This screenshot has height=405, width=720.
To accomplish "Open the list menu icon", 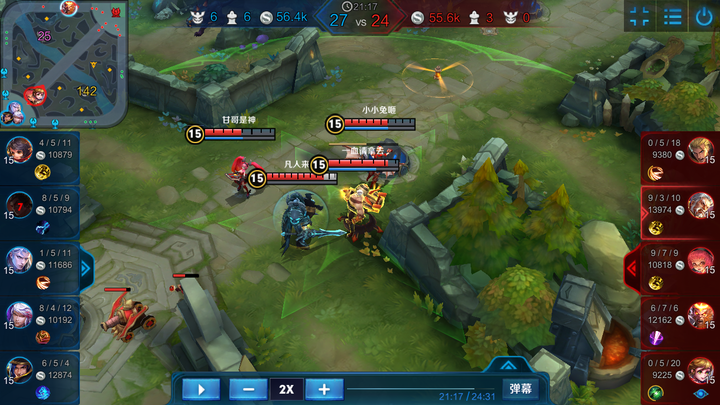I will coord(673,17).
